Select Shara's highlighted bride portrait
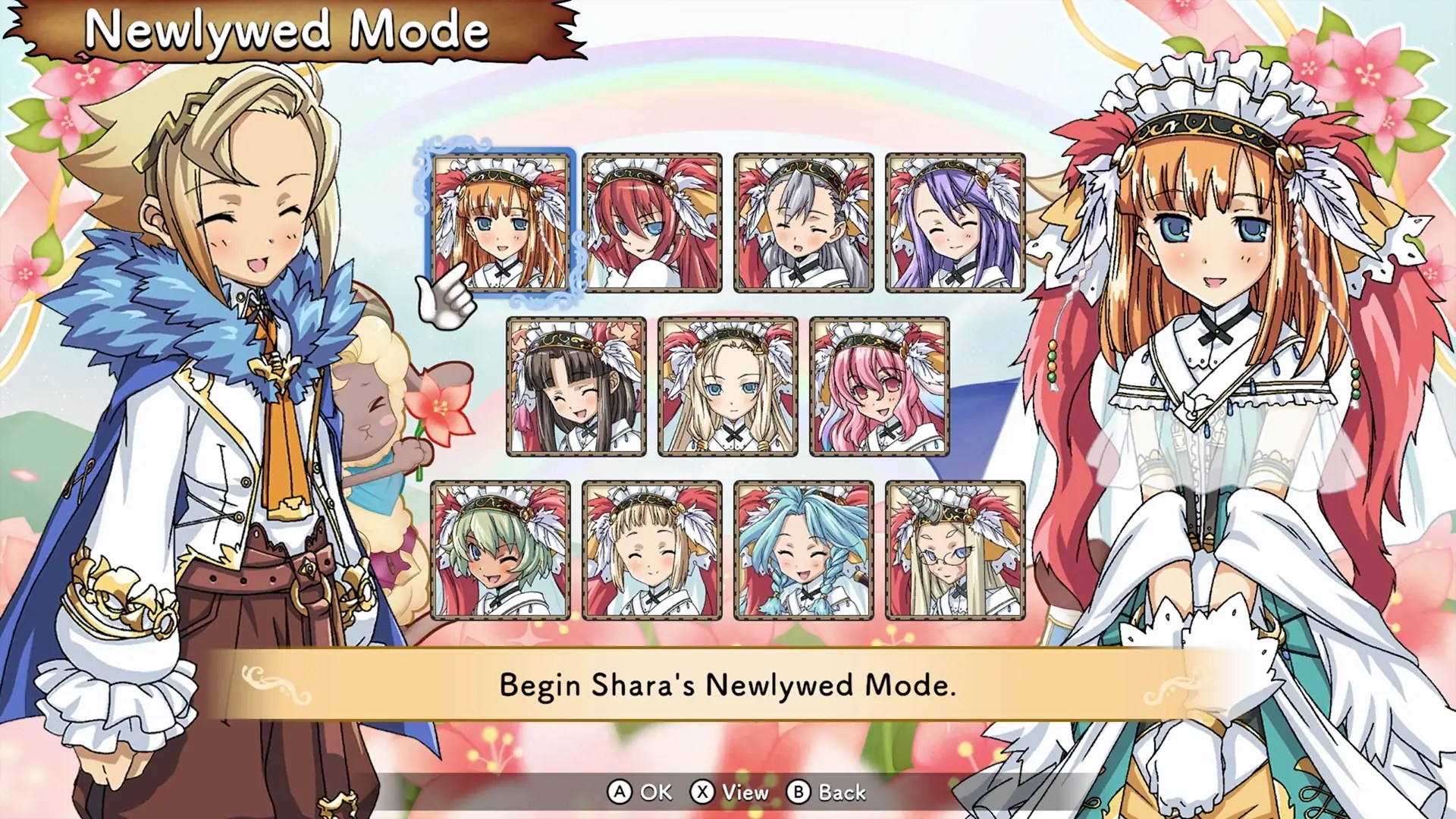 (500, 221)
